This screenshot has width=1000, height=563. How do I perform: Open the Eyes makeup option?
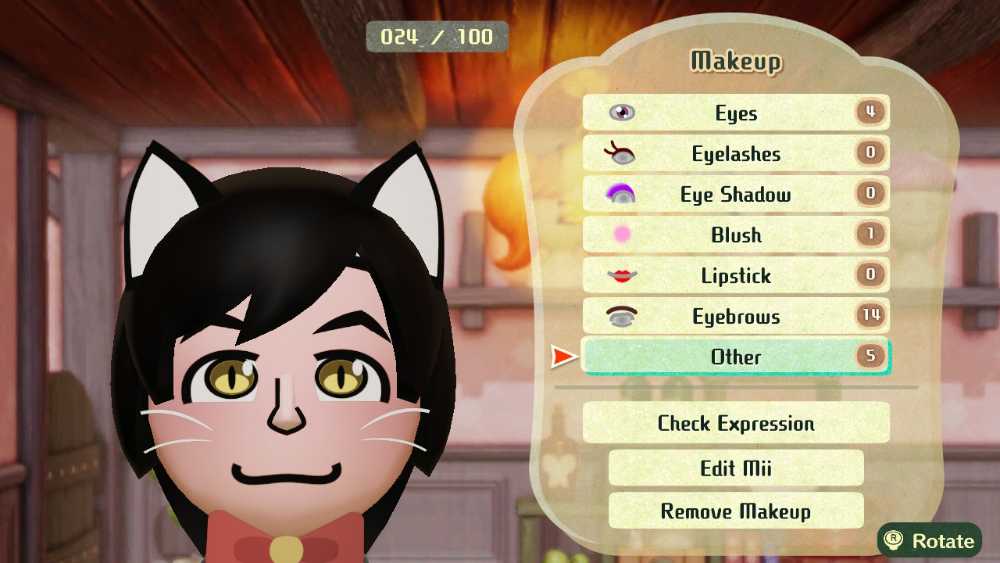(735, 113)
